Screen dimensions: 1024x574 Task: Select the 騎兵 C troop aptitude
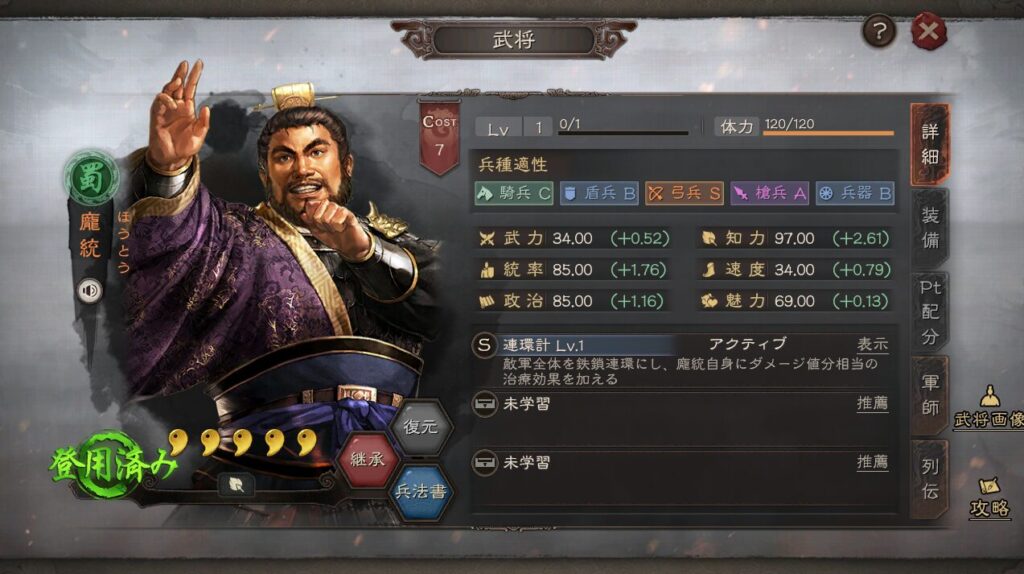coord(513,193)
